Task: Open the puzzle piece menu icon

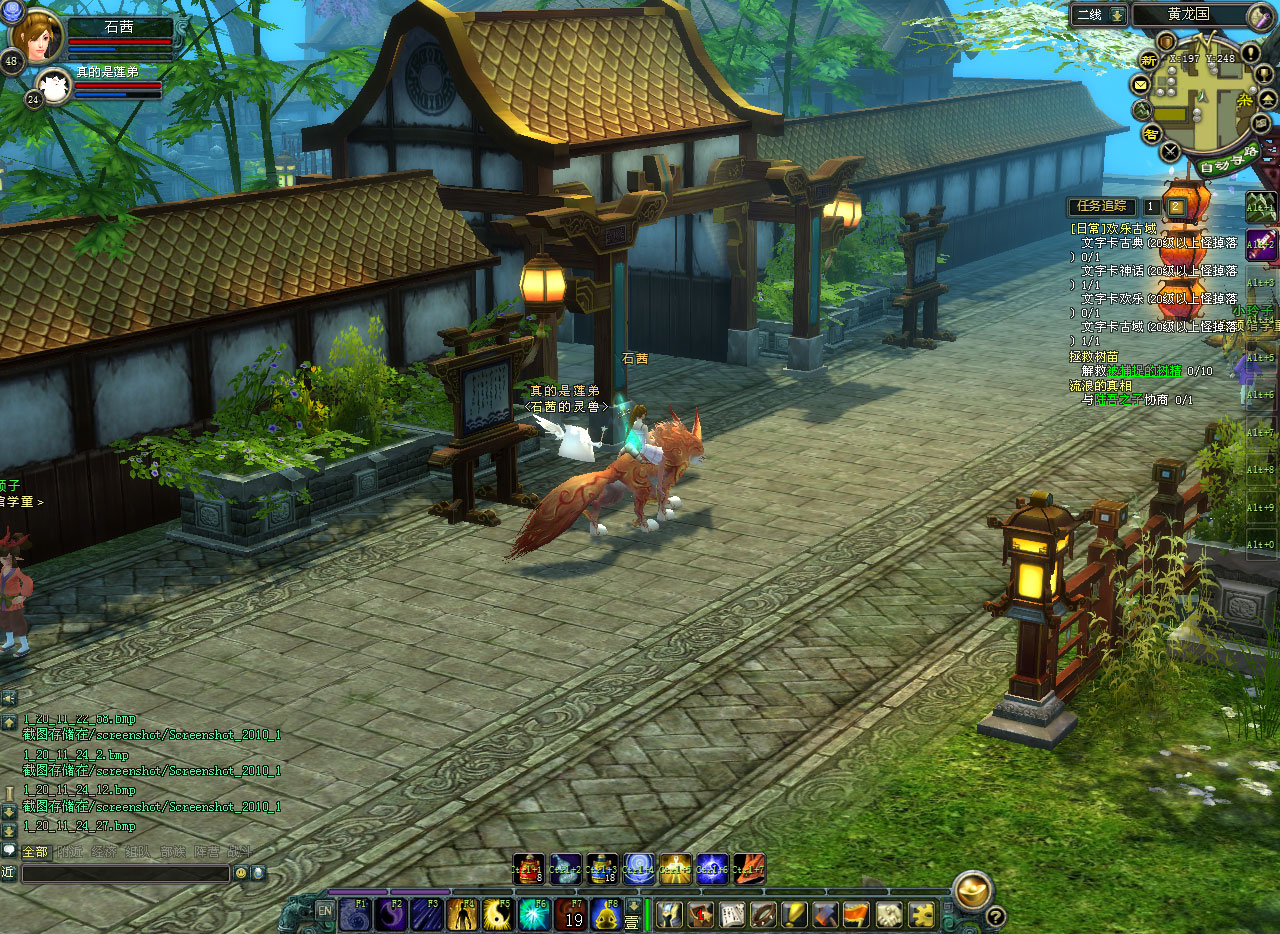Action: [921, 914]
